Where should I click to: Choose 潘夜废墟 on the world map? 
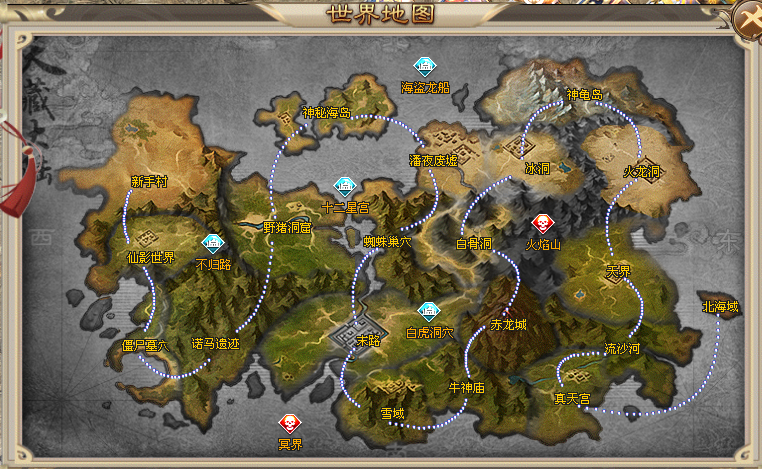433,160
